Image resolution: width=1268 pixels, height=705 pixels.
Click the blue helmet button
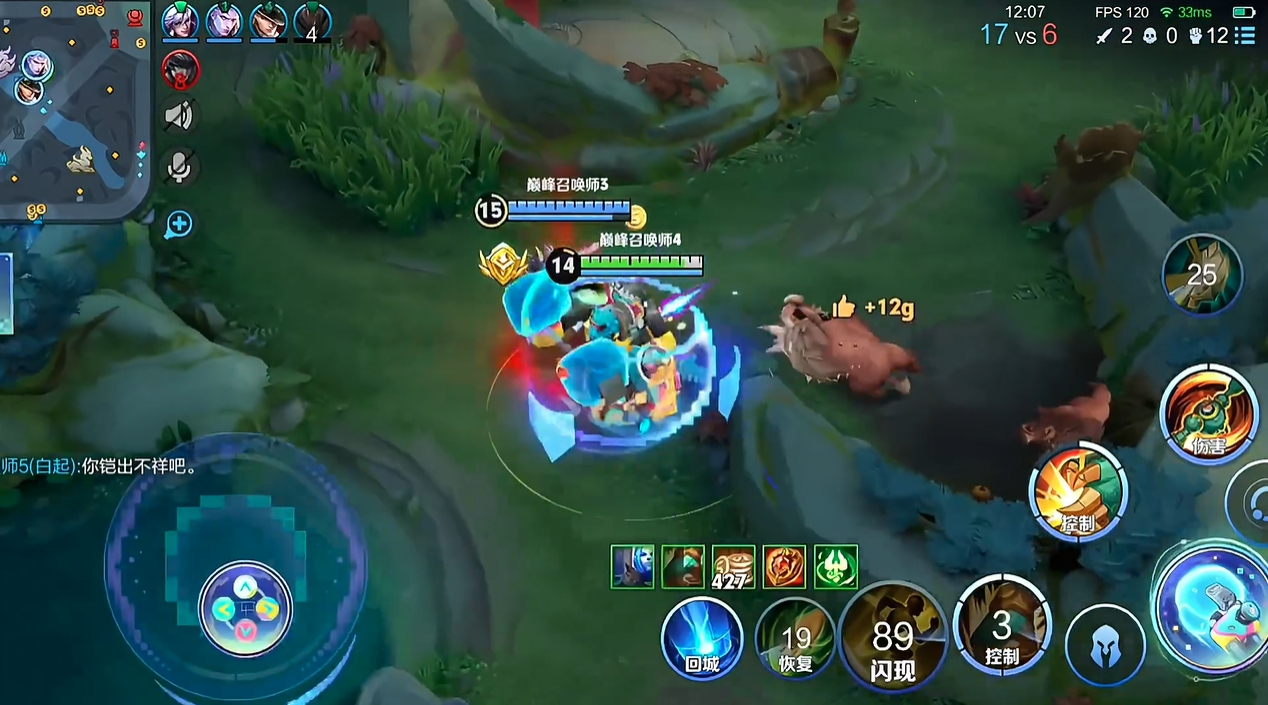[x=1105, y=645]
